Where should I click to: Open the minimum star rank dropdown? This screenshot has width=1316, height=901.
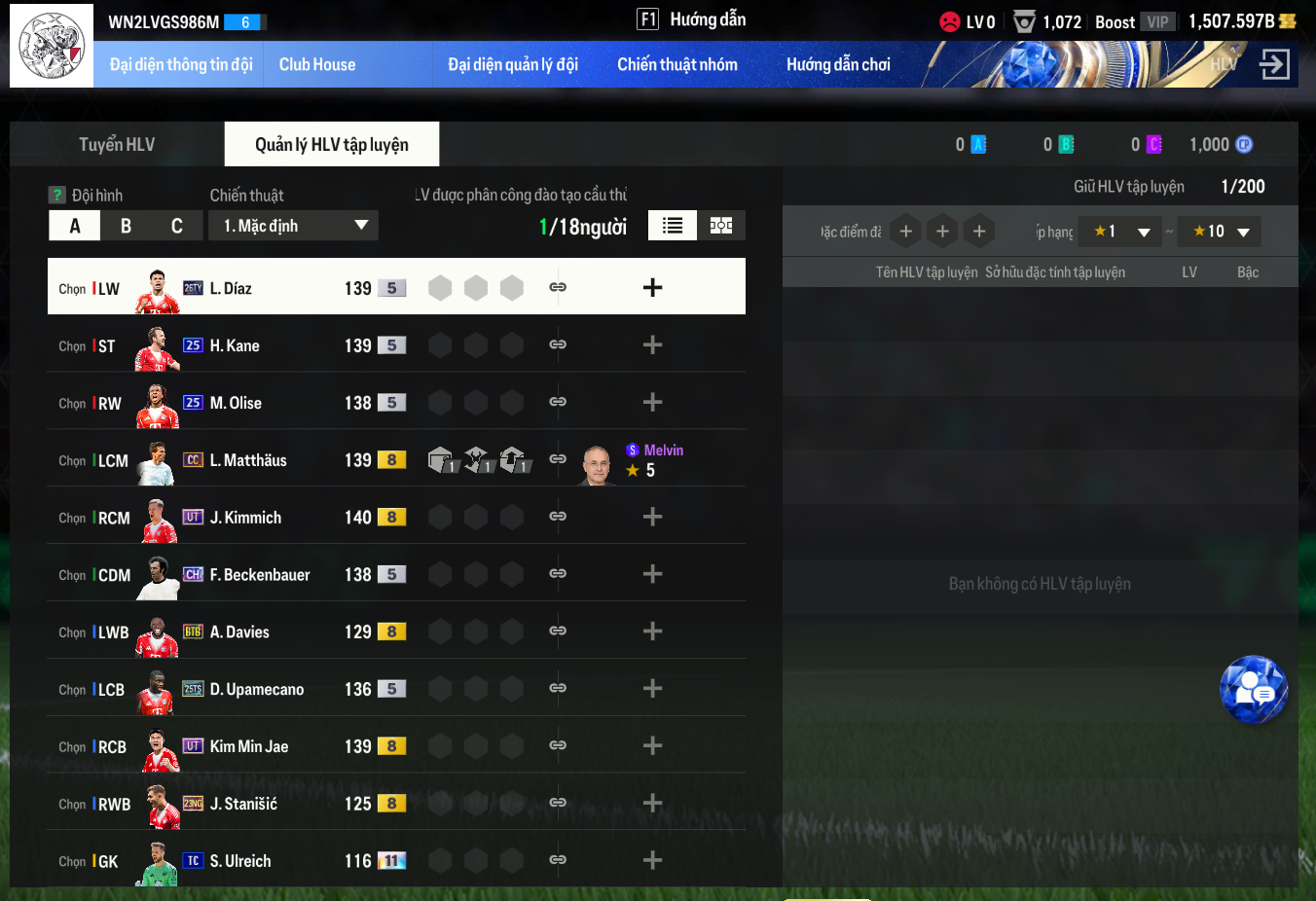pyautogui.click(x=1120, y=232)
